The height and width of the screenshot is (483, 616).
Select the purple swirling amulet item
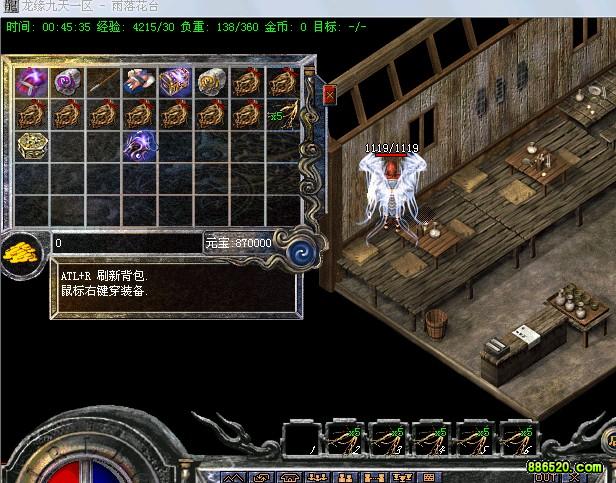tap(140, 146)
